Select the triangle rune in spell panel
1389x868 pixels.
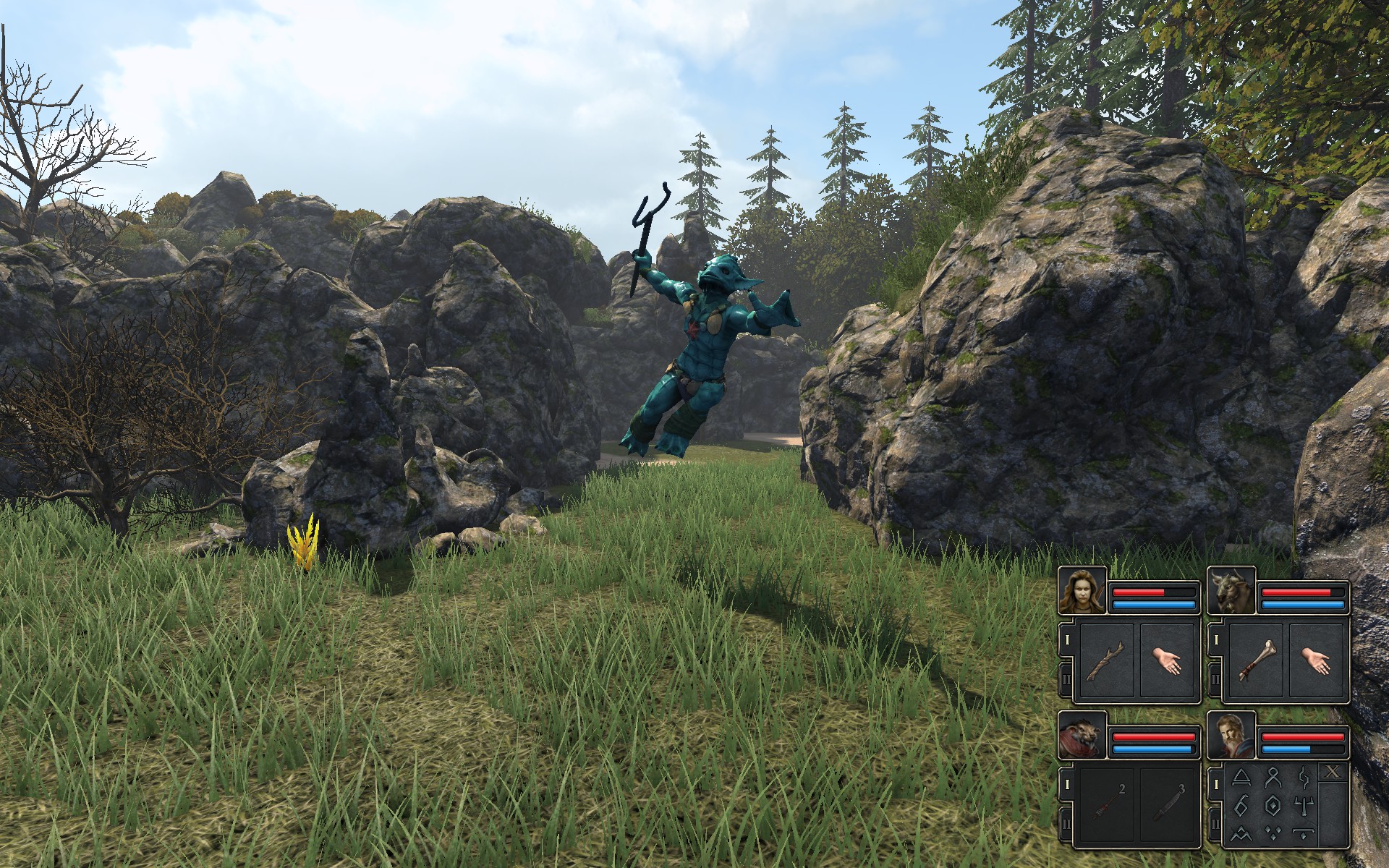tap(1241, 778)
